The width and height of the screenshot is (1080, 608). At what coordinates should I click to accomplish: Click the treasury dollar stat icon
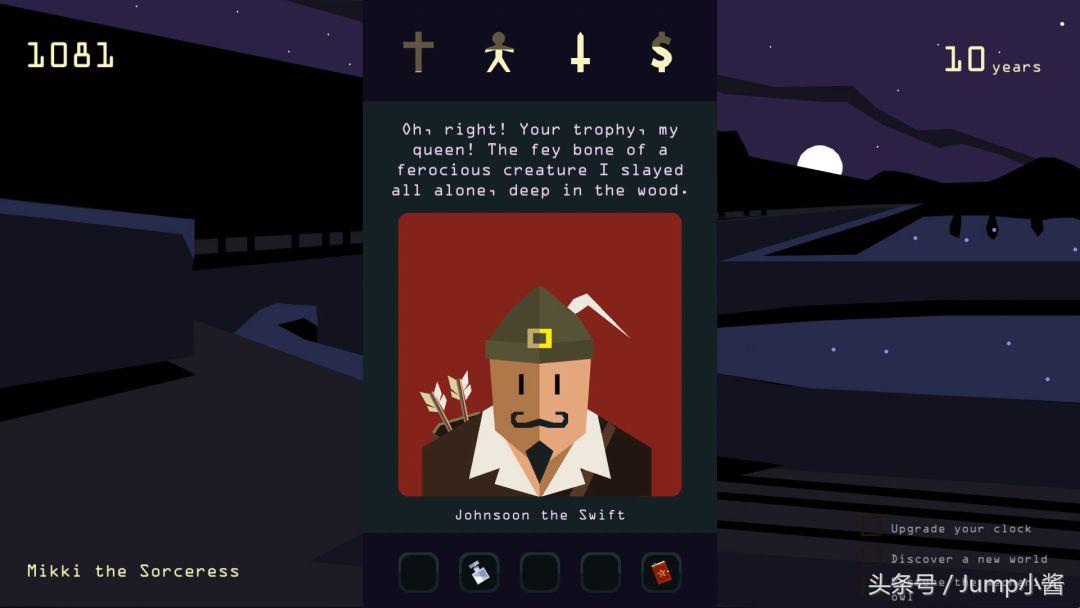coord(661,52)
